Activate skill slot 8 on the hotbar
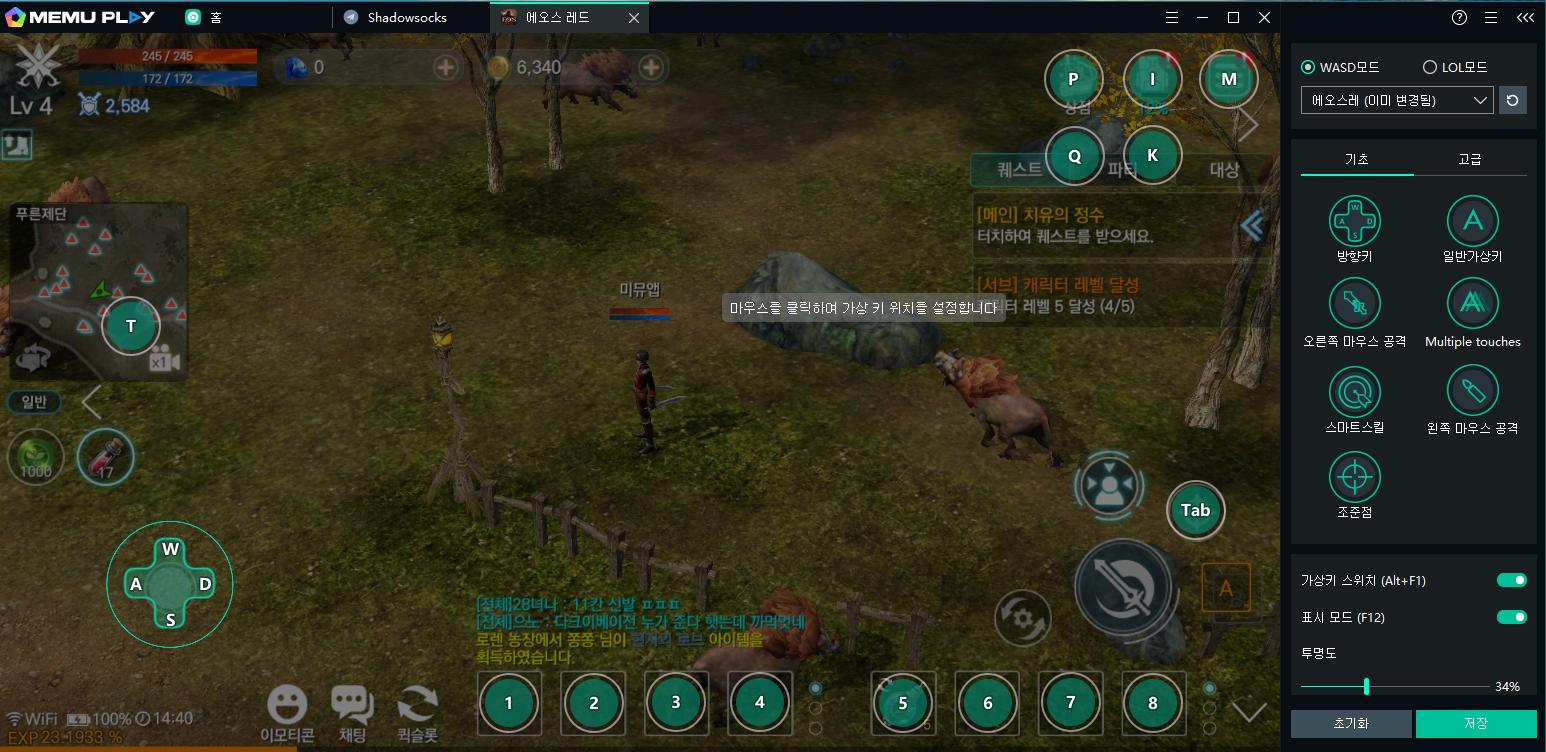1546x752 pixels. pos(1153,702)
